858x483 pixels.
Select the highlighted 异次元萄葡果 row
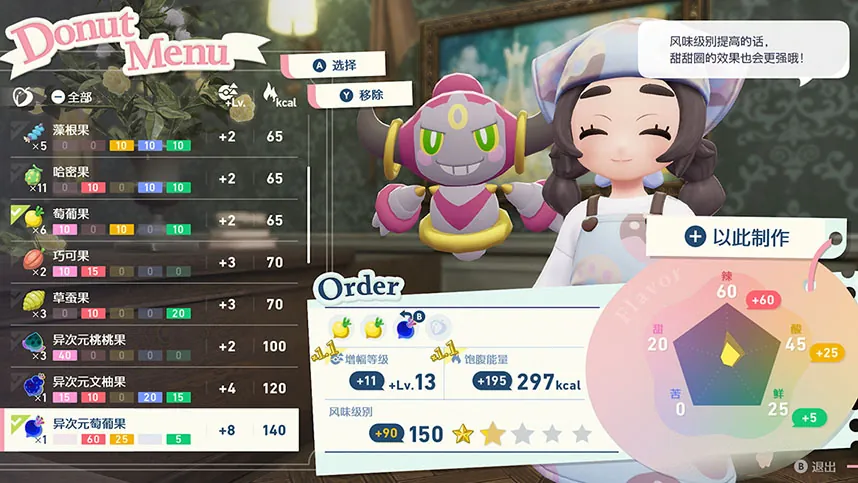(x=150, y=430)
